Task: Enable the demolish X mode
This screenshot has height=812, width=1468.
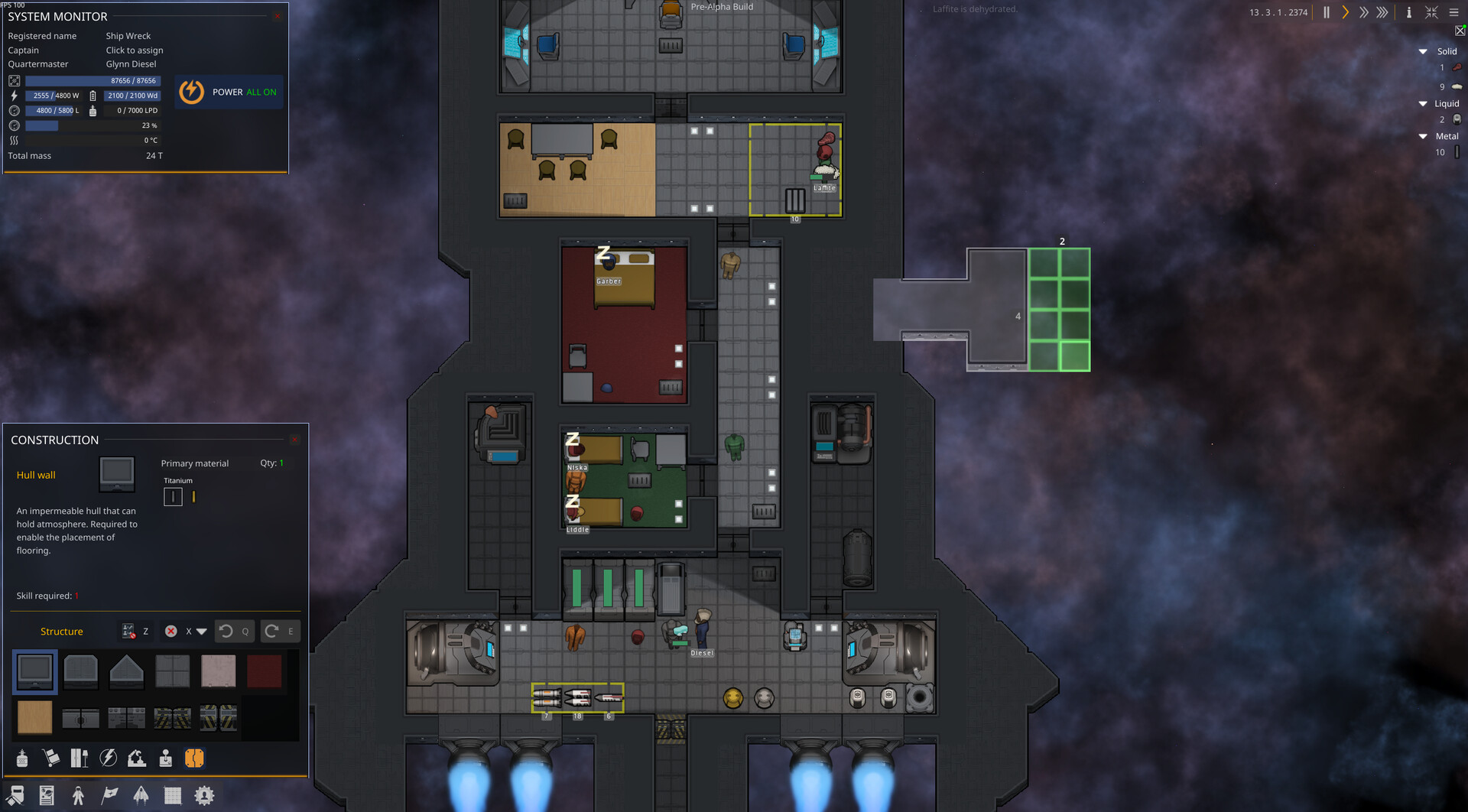Action: (170, 632)
